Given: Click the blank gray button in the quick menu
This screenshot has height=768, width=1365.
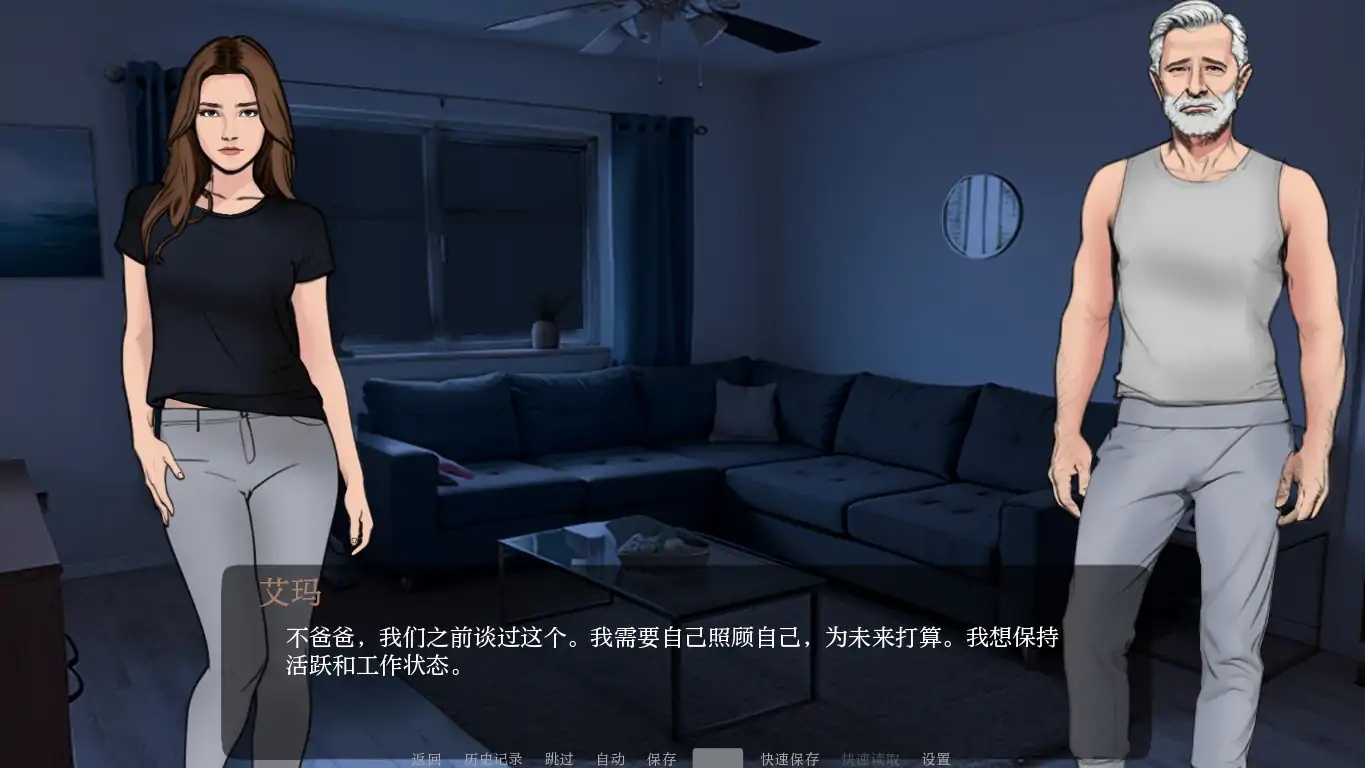Looking at the screenshot, I should 717,759.
